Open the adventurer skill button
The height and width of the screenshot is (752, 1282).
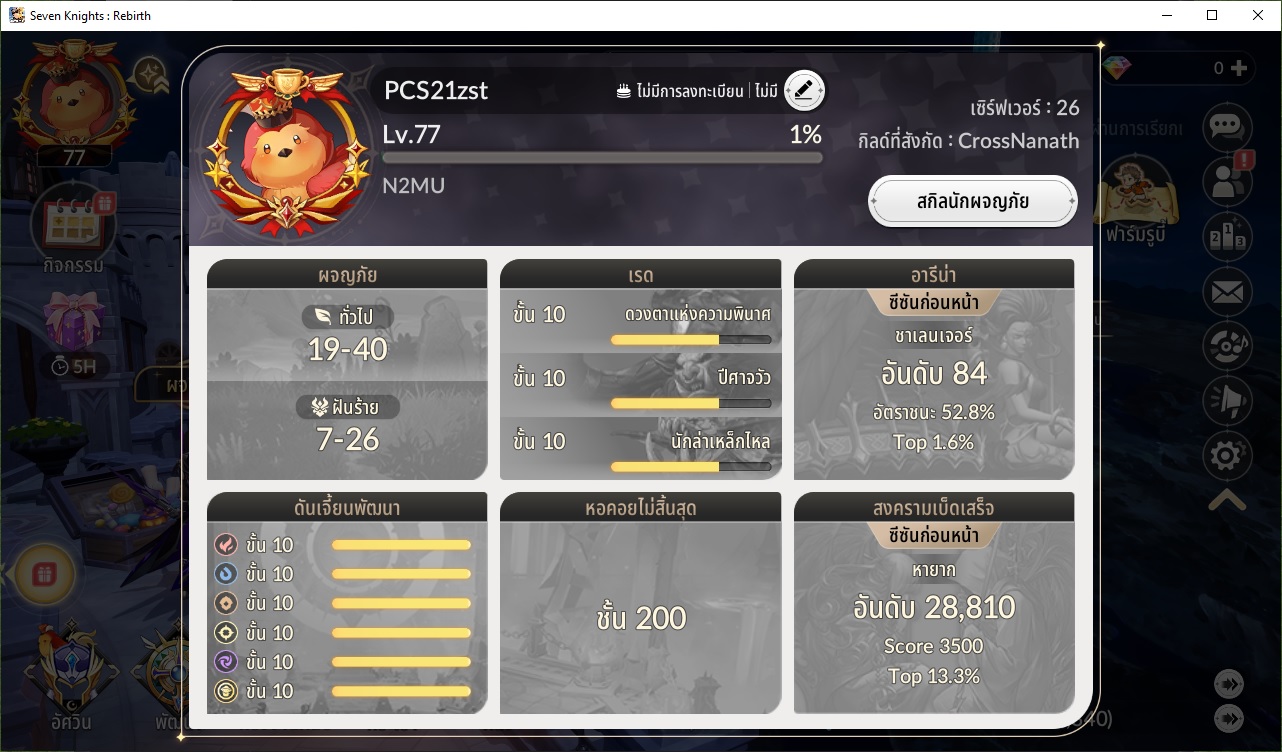[972, 202]
